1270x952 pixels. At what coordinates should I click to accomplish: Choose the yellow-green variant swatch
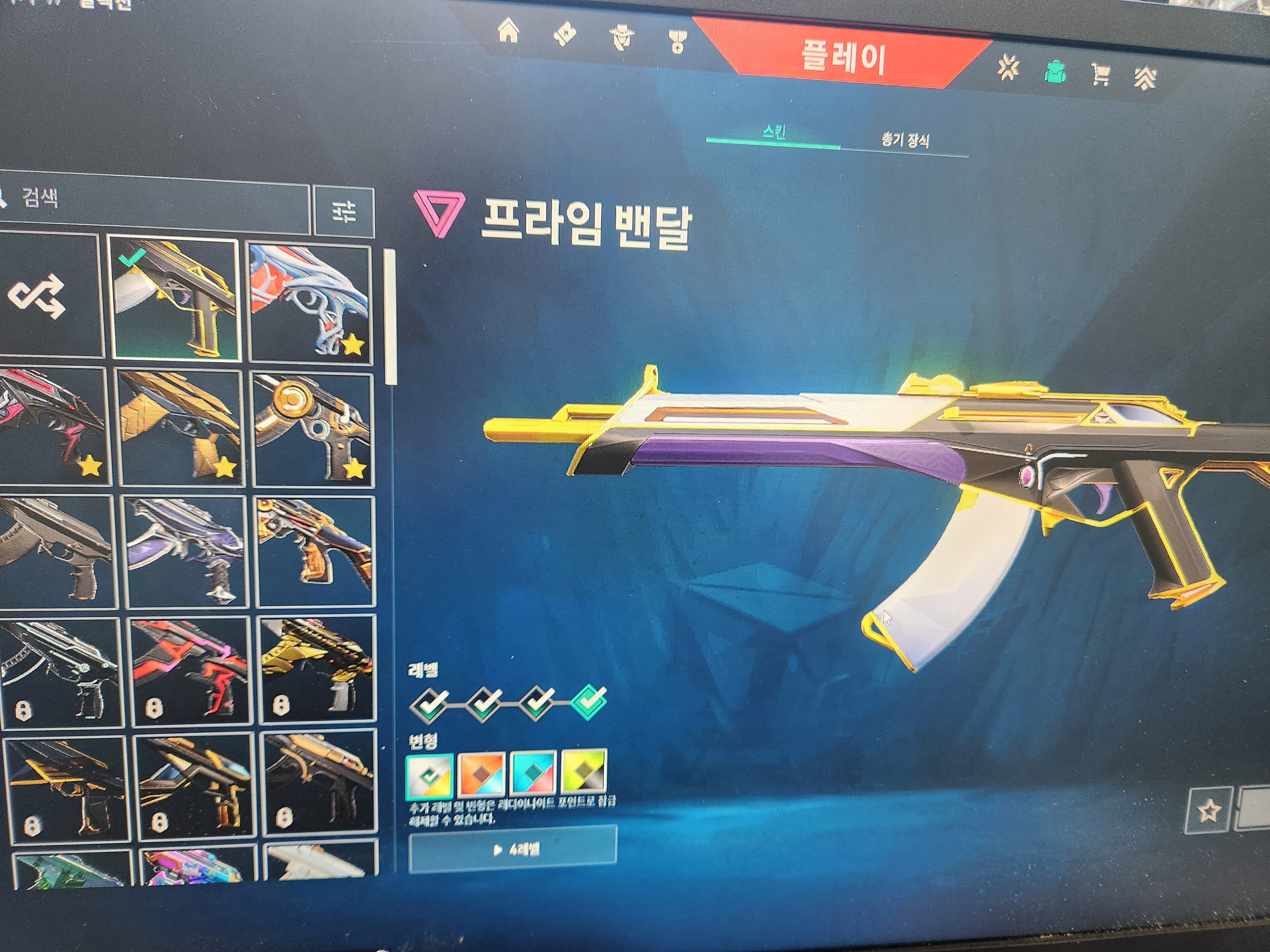pos(583,771)
